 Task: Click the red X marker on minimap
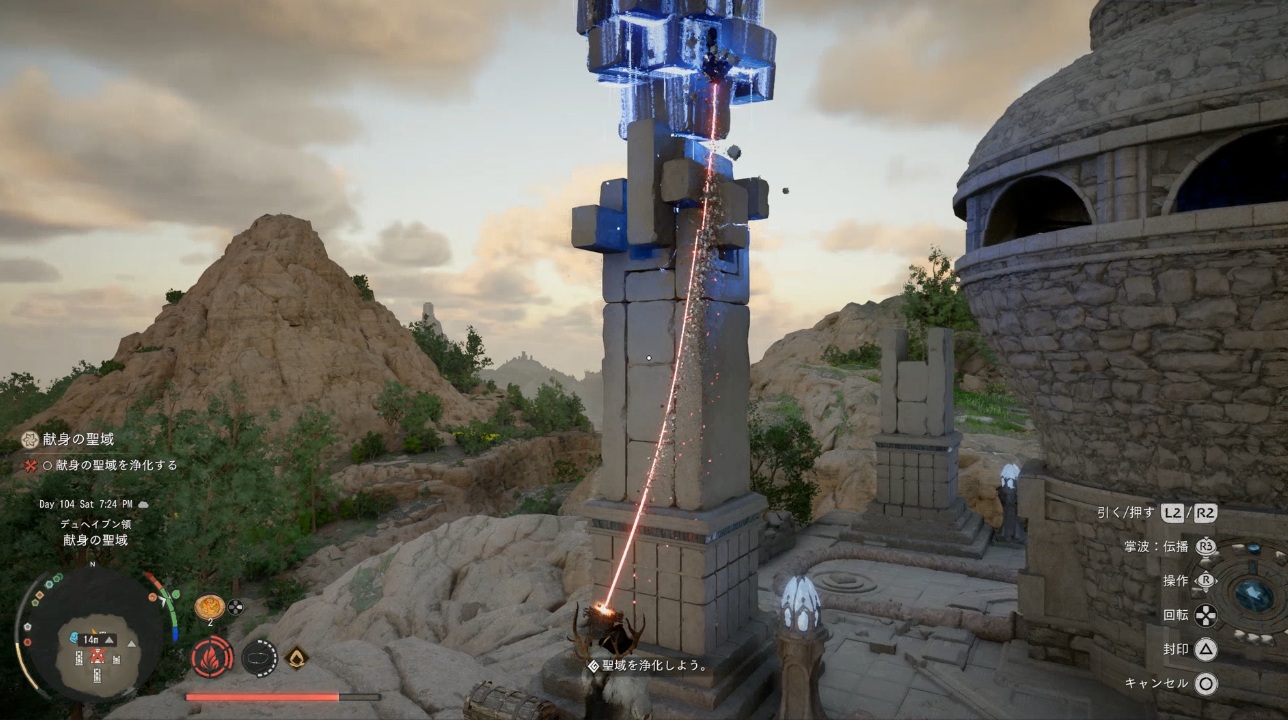click(97, 656)
